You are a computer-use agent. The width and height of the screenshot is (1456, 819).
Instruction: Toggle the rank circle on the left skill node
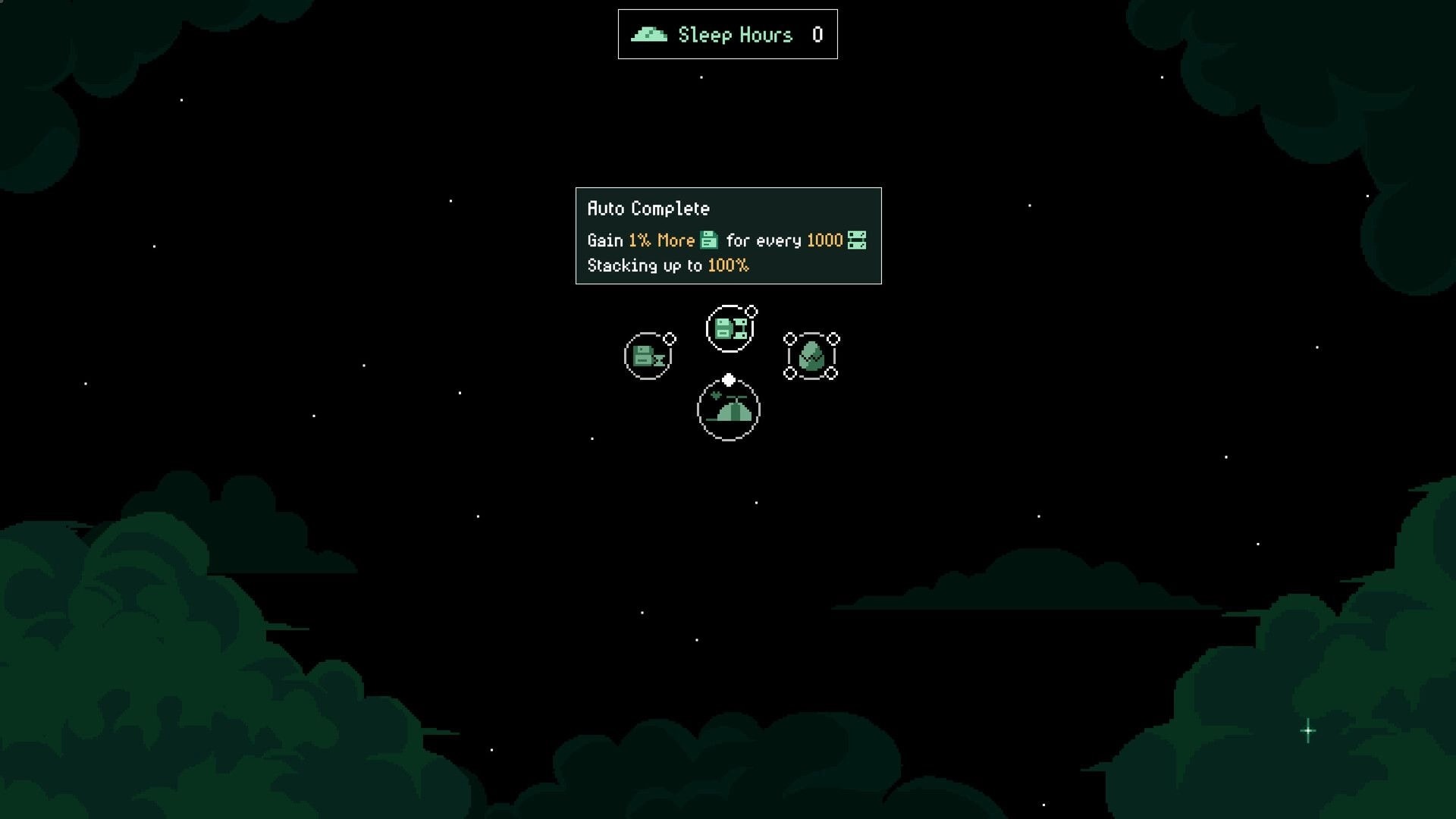(670, 339)
